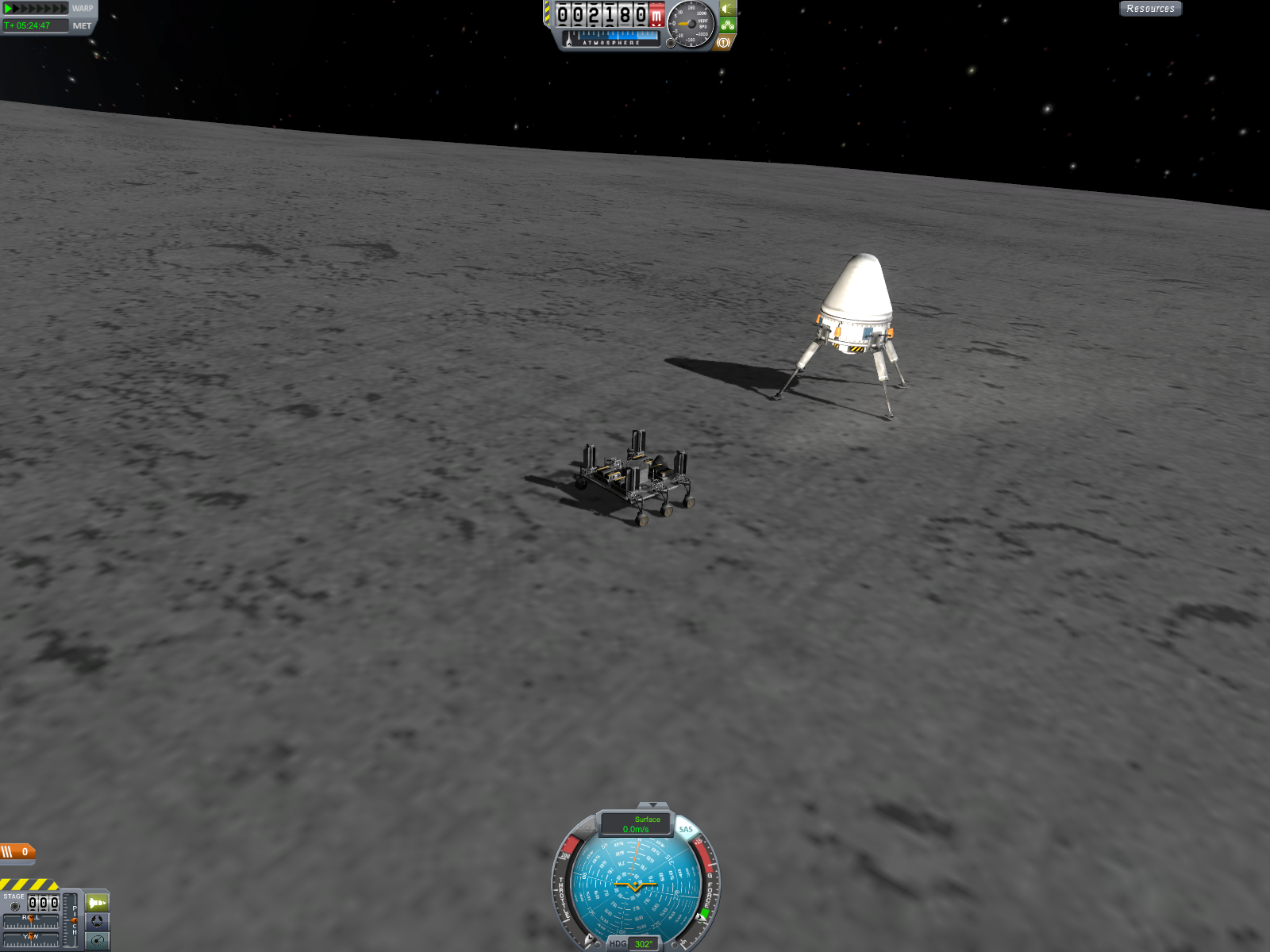Toggle the lights button by the altimeter
Screen dimensions: 1270x952
[728, 9]
